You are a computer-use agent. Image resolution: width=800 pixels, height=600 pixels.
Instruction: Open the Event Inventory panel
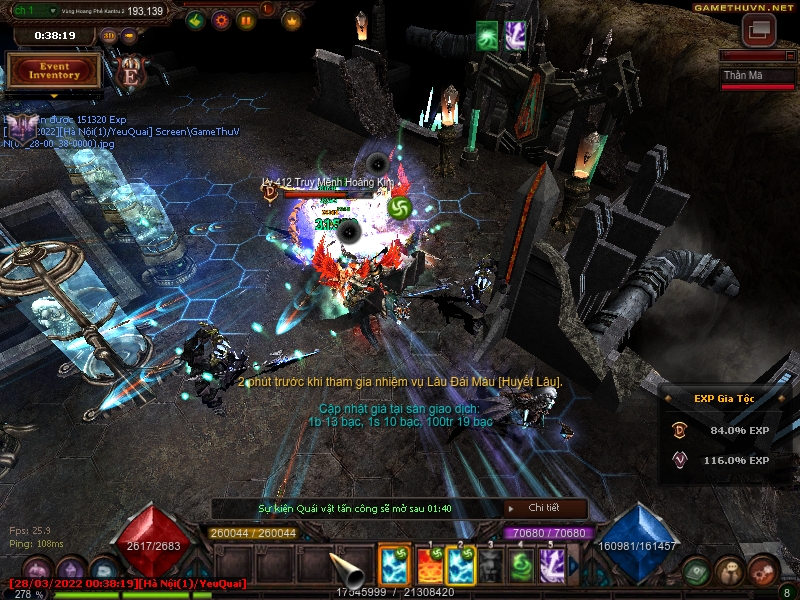[x=54, y=70]
